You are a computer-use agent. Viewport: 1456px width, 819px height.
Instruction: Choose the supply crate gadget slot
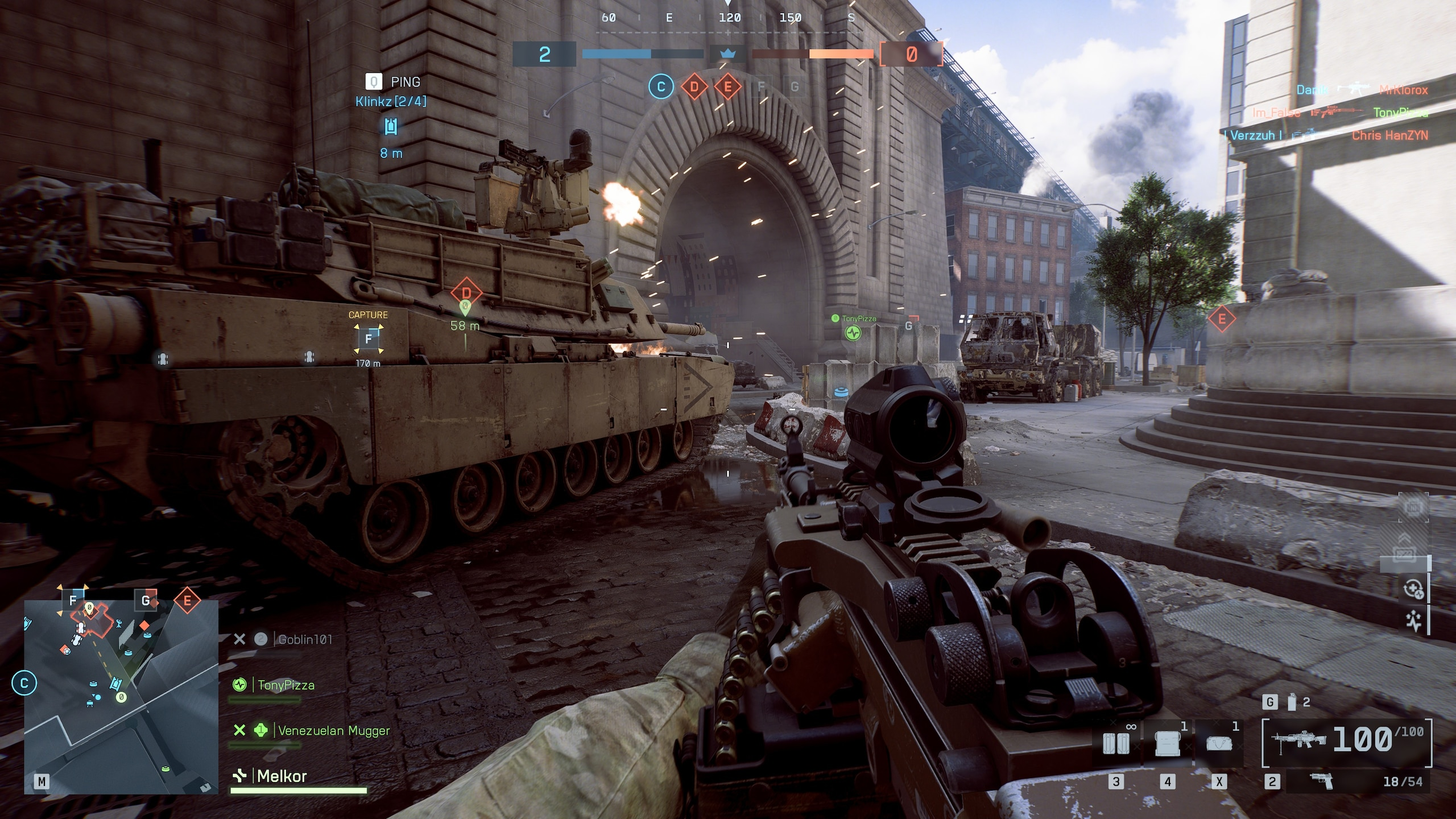tap(1166, 743)
